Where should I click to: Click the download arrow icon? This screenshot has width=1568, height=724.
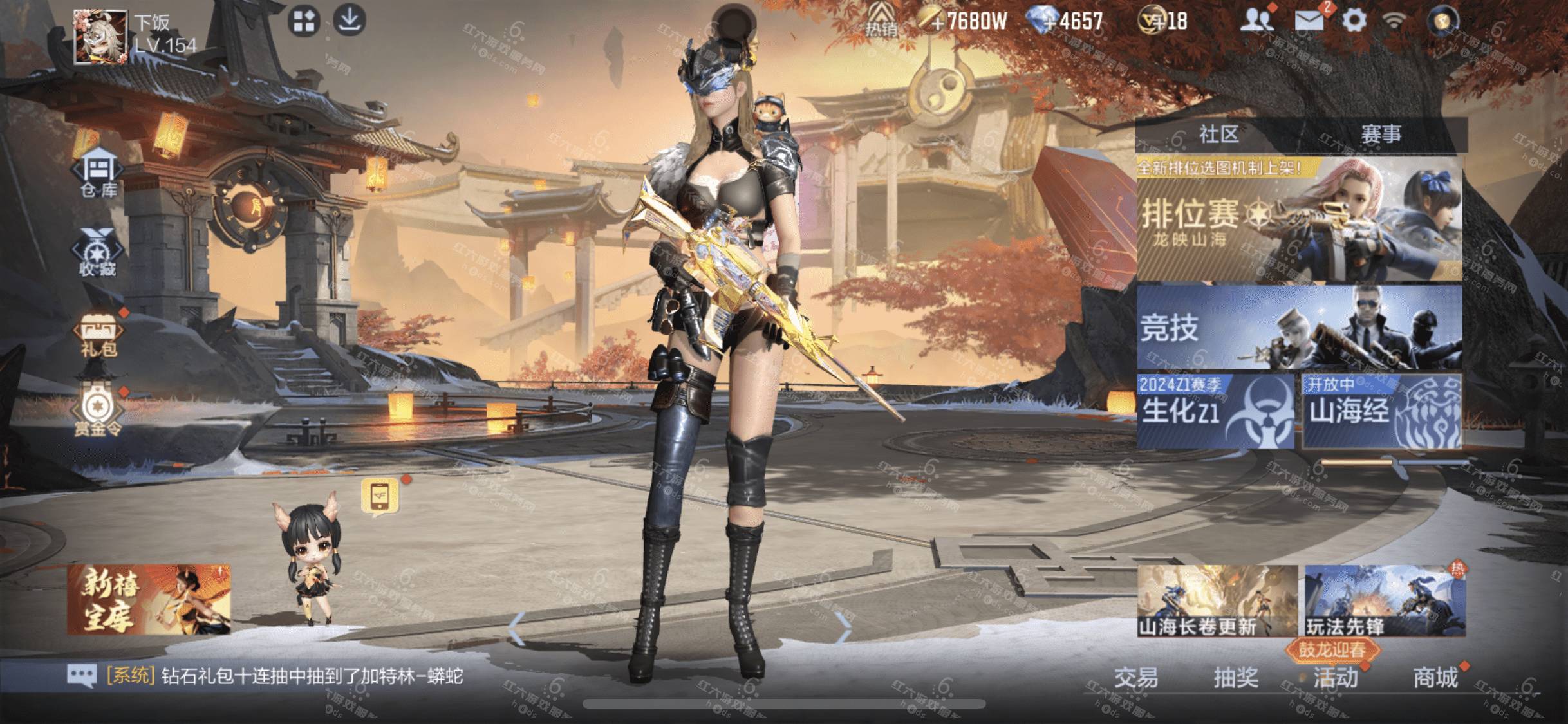coord(350,20)
